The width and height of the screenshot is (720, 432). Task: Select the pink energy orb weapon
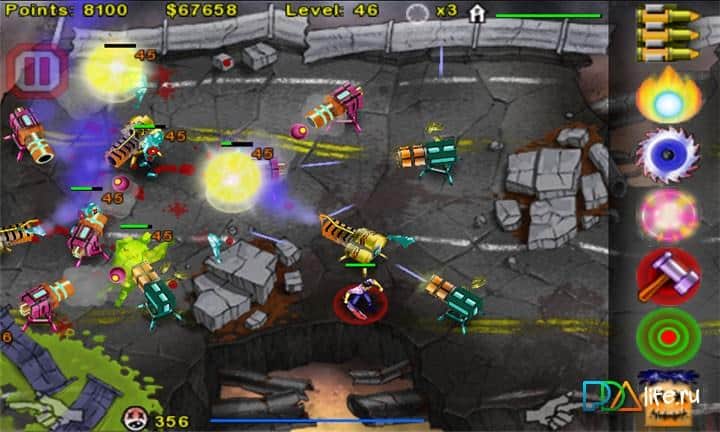[x=668, y=214]
